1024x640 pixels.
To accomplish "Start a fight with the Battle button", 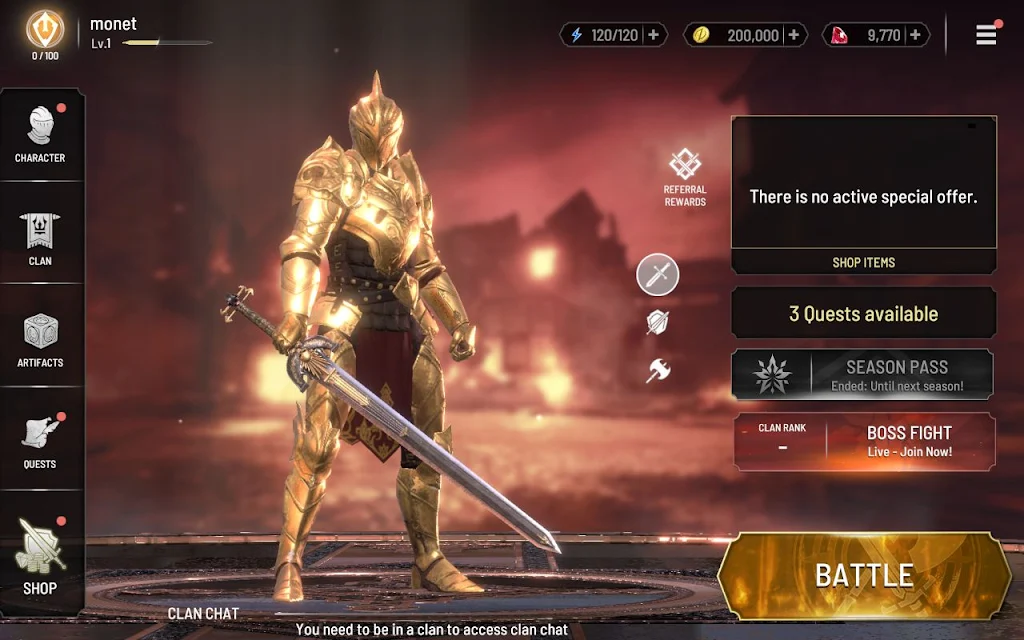I will tap(864, 575).
